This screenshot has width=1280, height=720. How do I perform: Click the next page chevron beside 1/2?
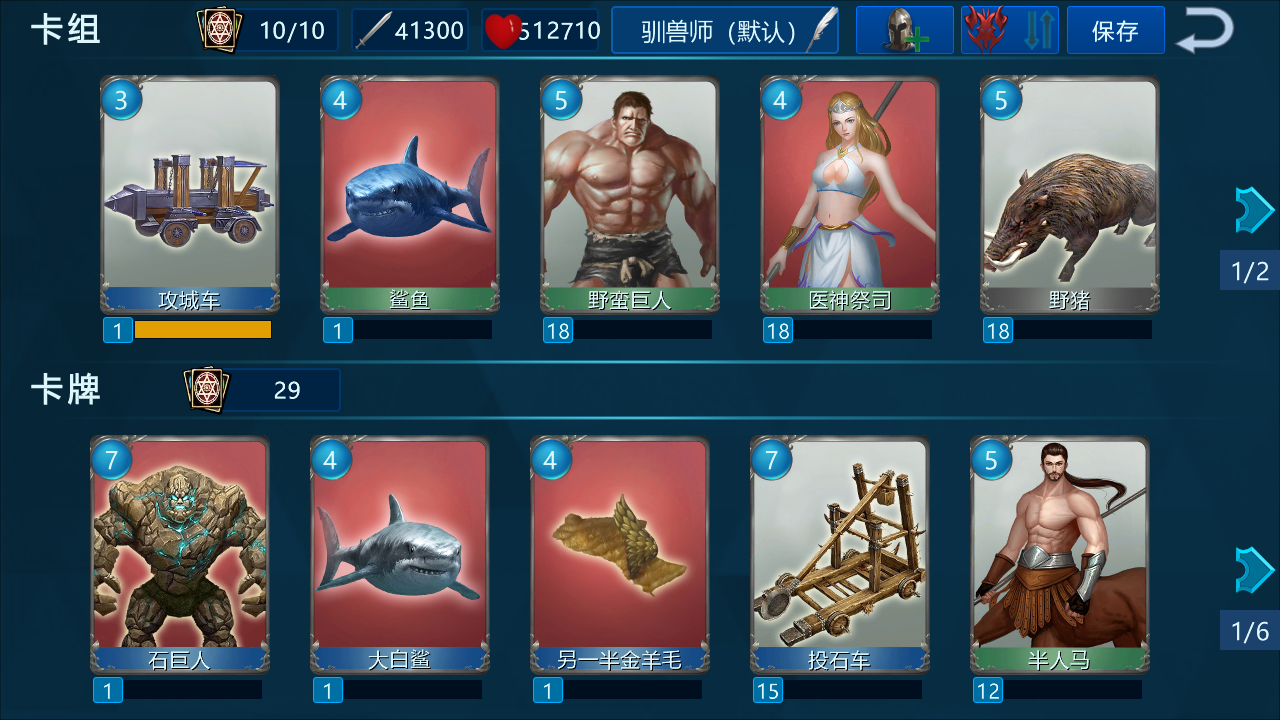(x=1253, y=209)
